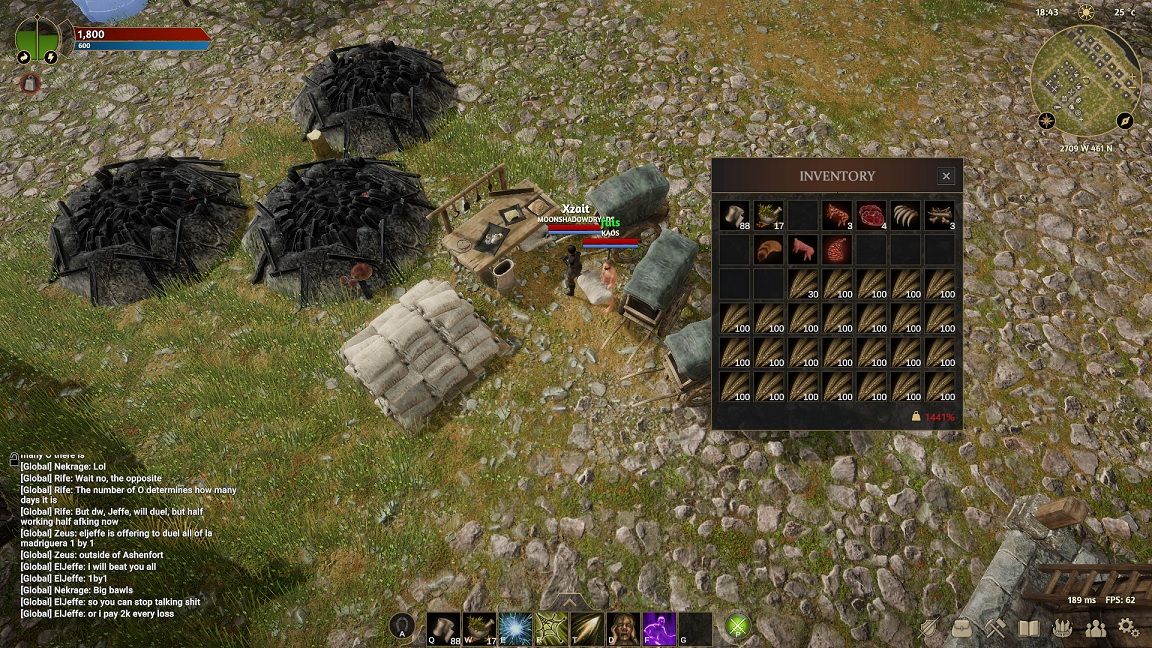The image size is (1152, 648).
Task: Select the wheat stack of 30
Action: pyautogui.click(x=803, y=285)
